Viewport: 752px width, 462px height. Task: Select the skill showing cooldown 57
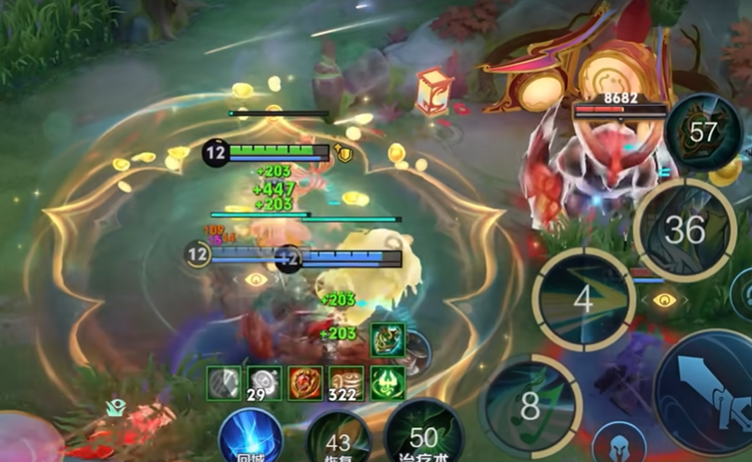[x=704, y=132]
